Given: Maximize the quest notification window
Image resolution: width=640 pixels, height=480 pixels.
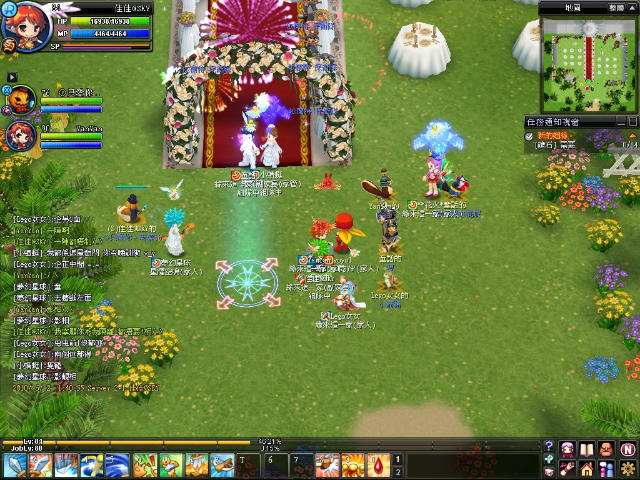Looking at the screenshot, I should pos(631,121).
